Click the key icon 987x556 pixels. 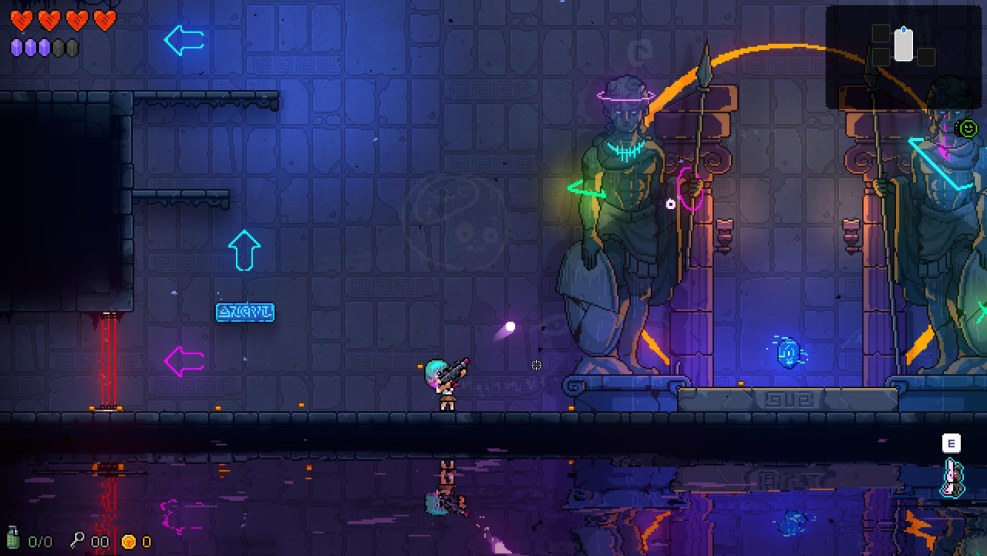(x=77, y=540)
